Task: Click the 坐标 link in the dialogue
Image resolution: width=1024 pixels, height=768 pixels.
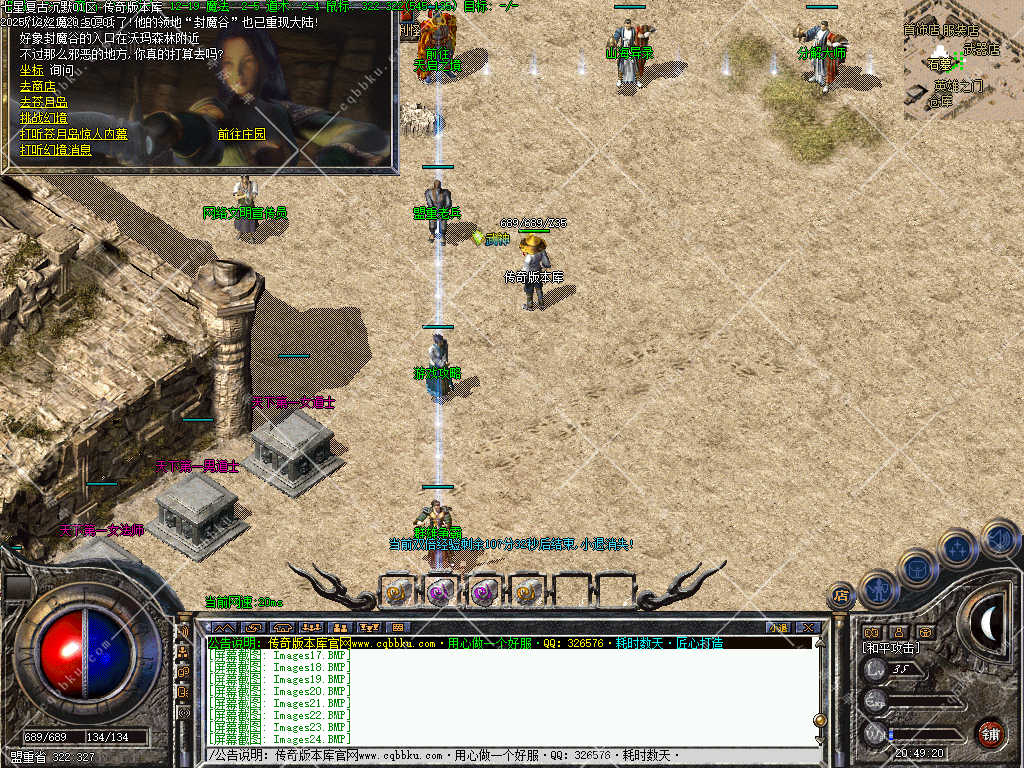Action: (31, 70)
